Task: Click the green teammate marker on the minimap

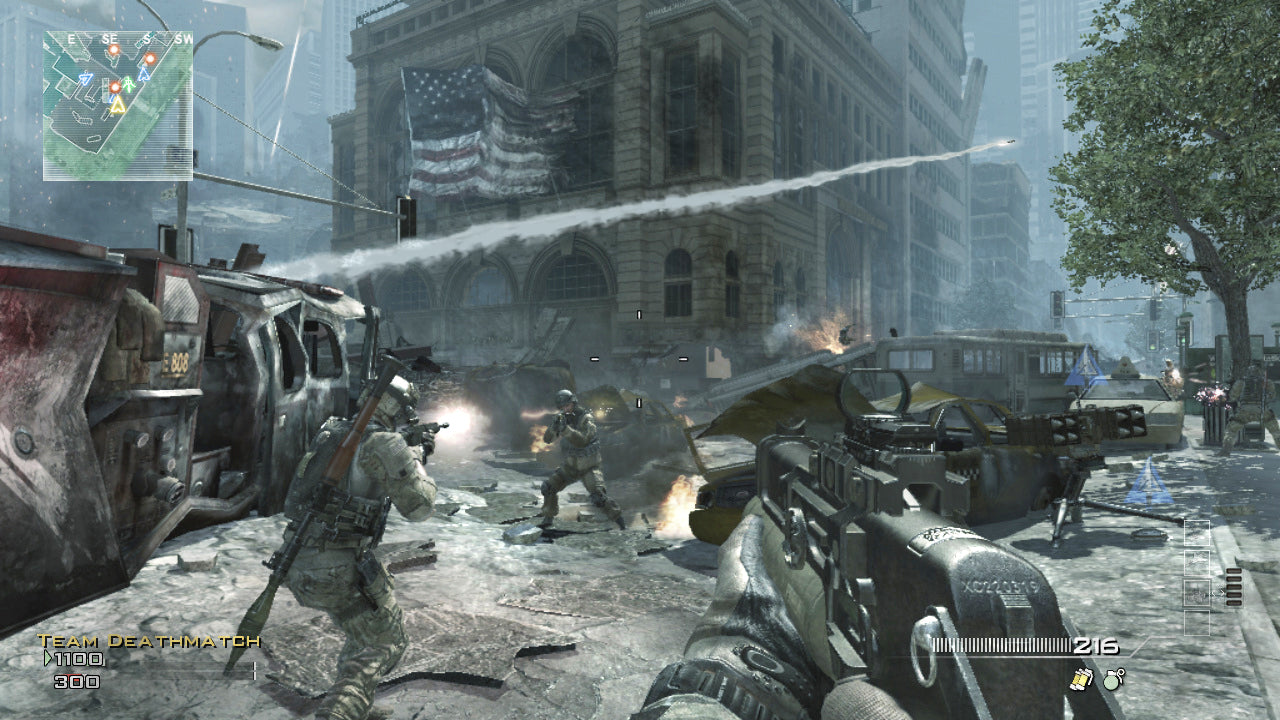Action: 128,84
